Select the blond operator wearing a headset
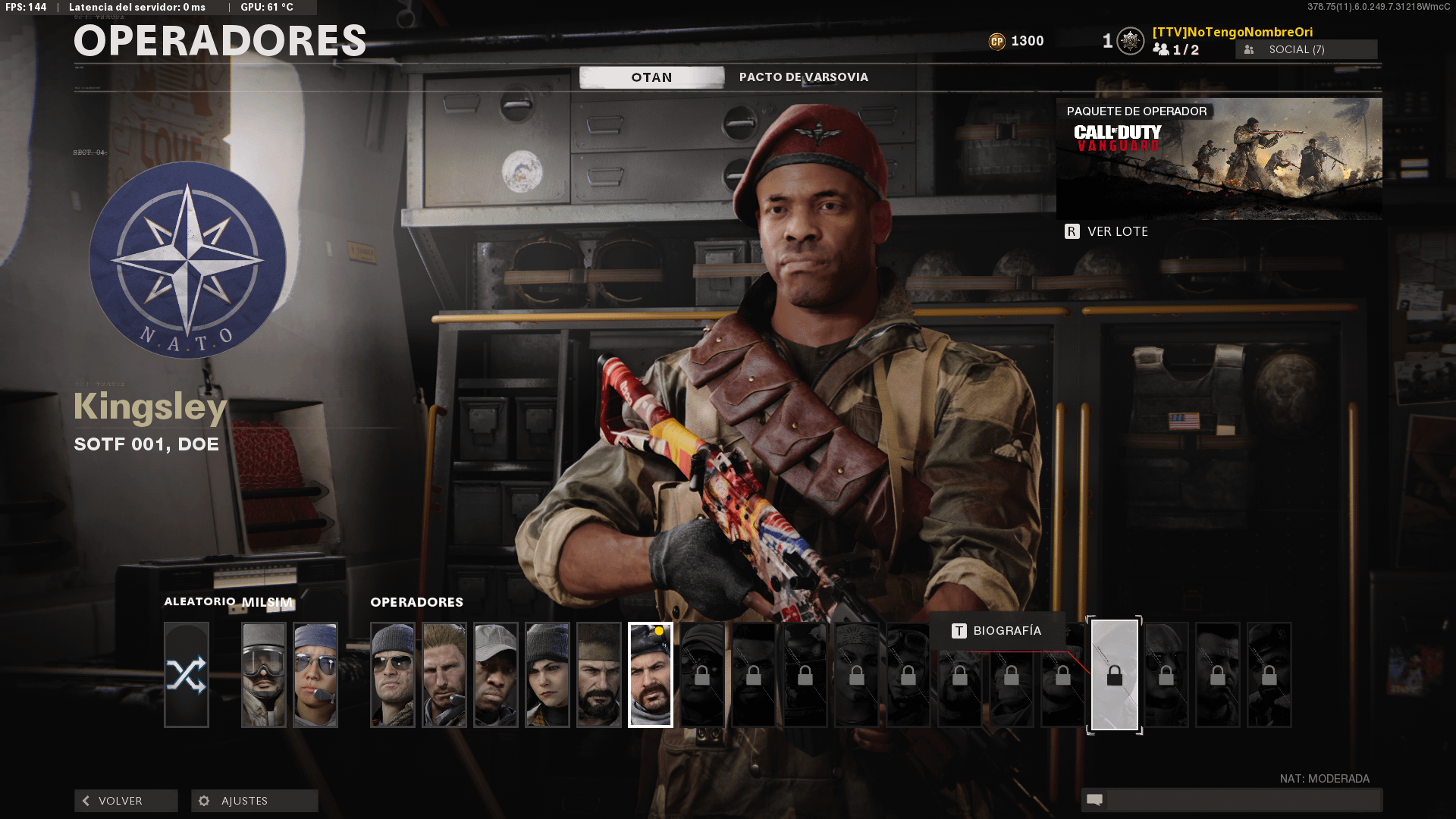The width and height of the screenshot is (1456, 819). click(x=444, y=675)
